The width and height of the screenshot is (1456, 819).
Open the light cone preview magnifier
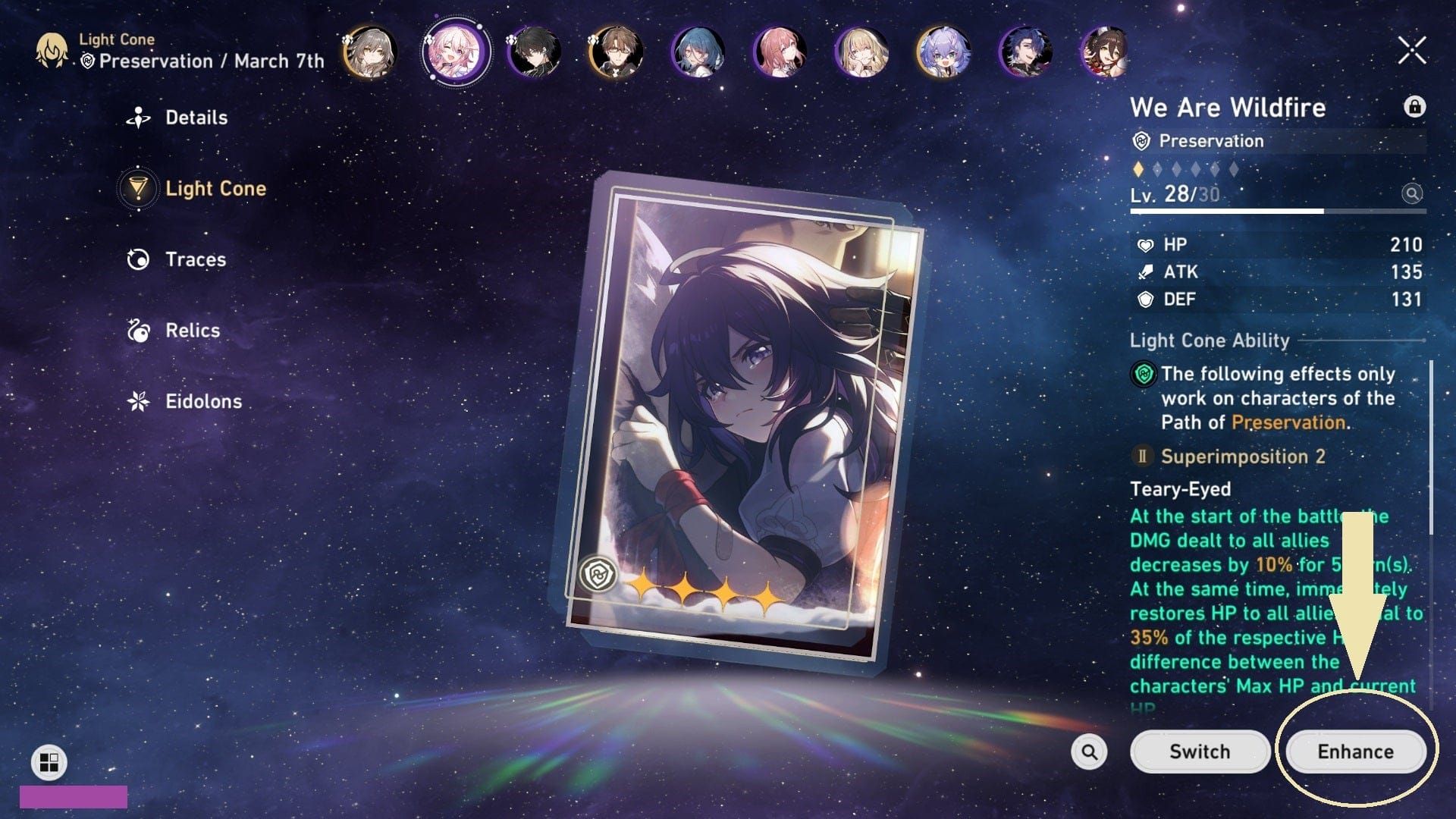1412,195
